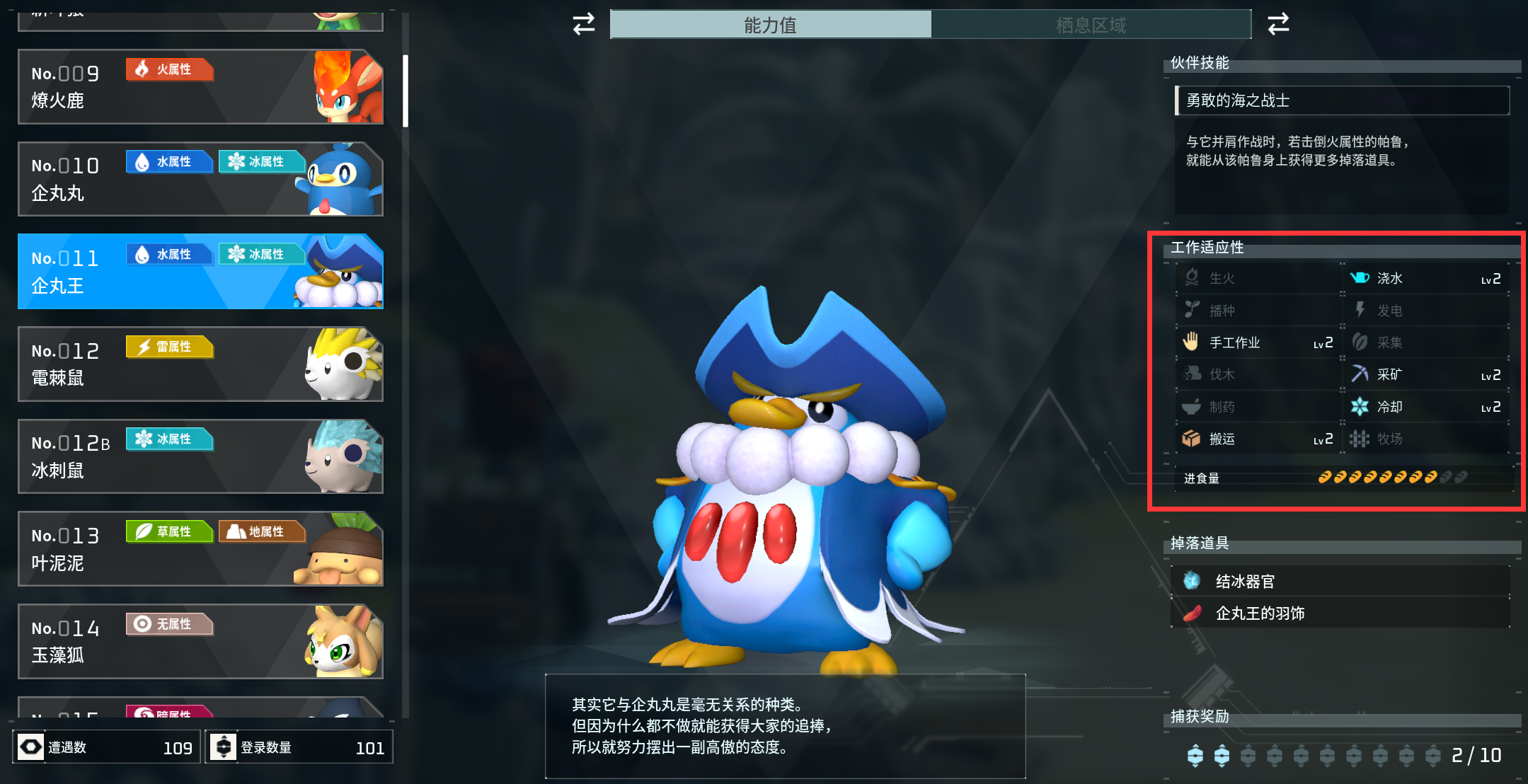The width and height of the screenshot is (1528, 784).
Task: Select the 发电 electricity generation icon
Action: point(1360,310)
